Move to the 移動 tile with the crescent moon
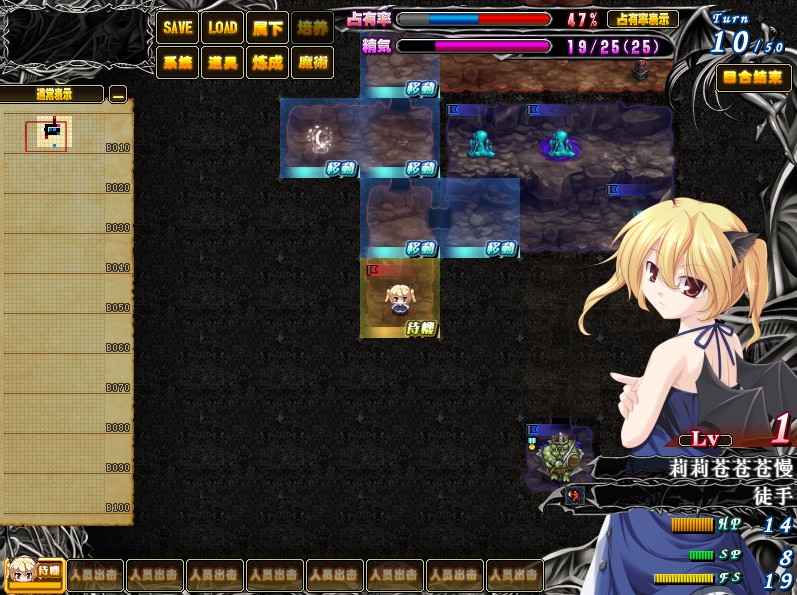 (320, 139)
